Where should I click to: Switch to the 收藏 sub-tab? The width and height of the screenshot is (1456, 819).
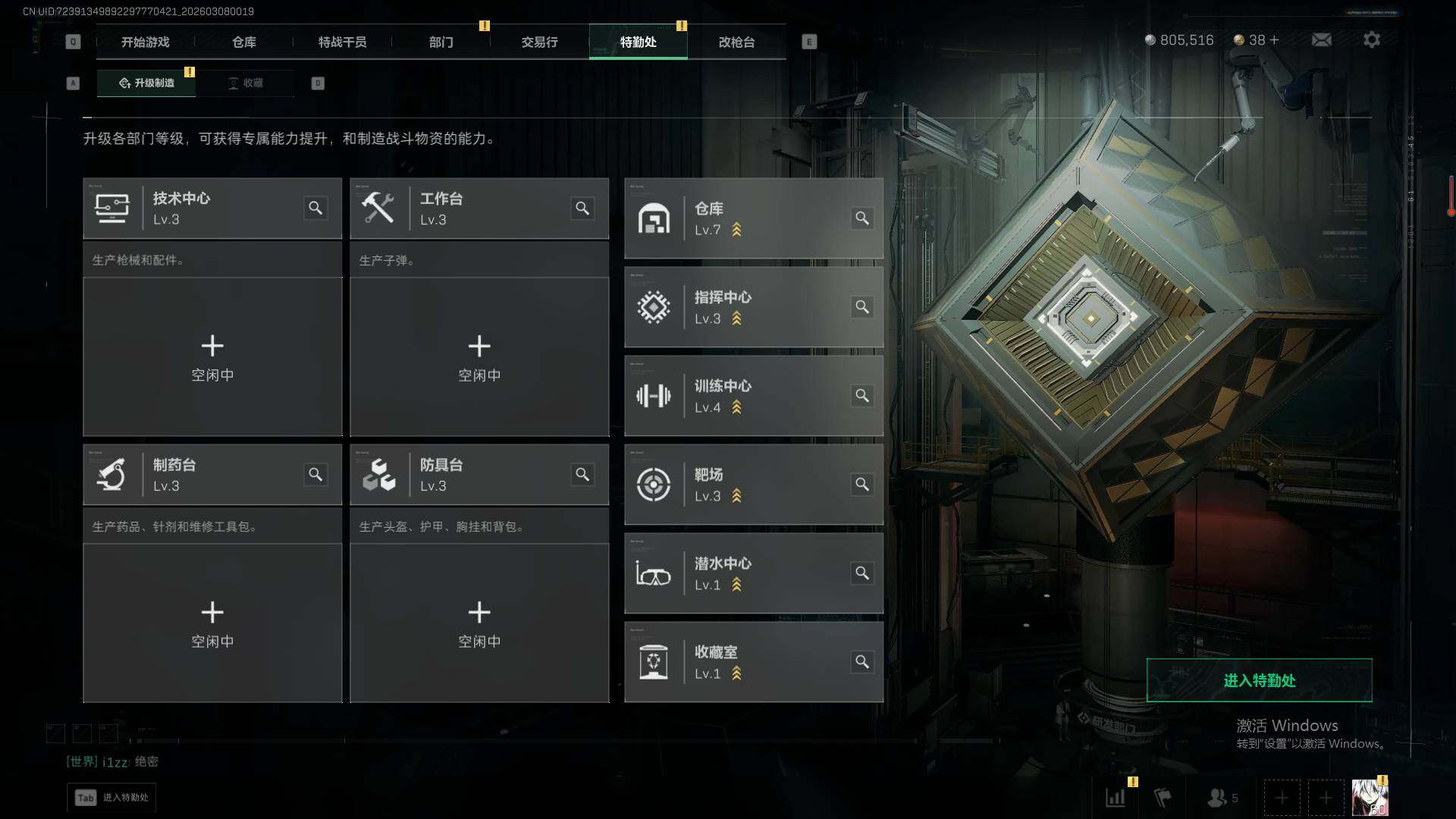[x=246, y=83]
